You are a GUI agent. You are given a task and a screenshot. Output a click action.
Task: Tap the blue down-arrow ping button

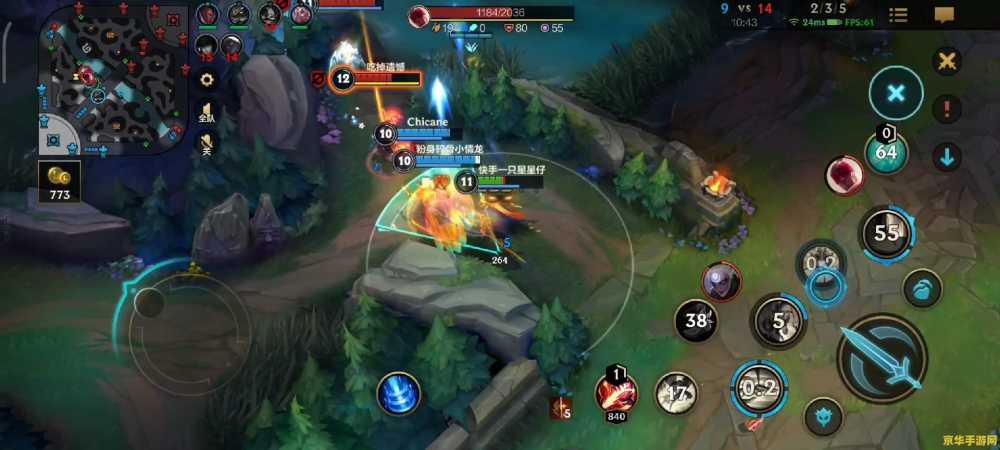pyautogui.click(x=946, y=156)
